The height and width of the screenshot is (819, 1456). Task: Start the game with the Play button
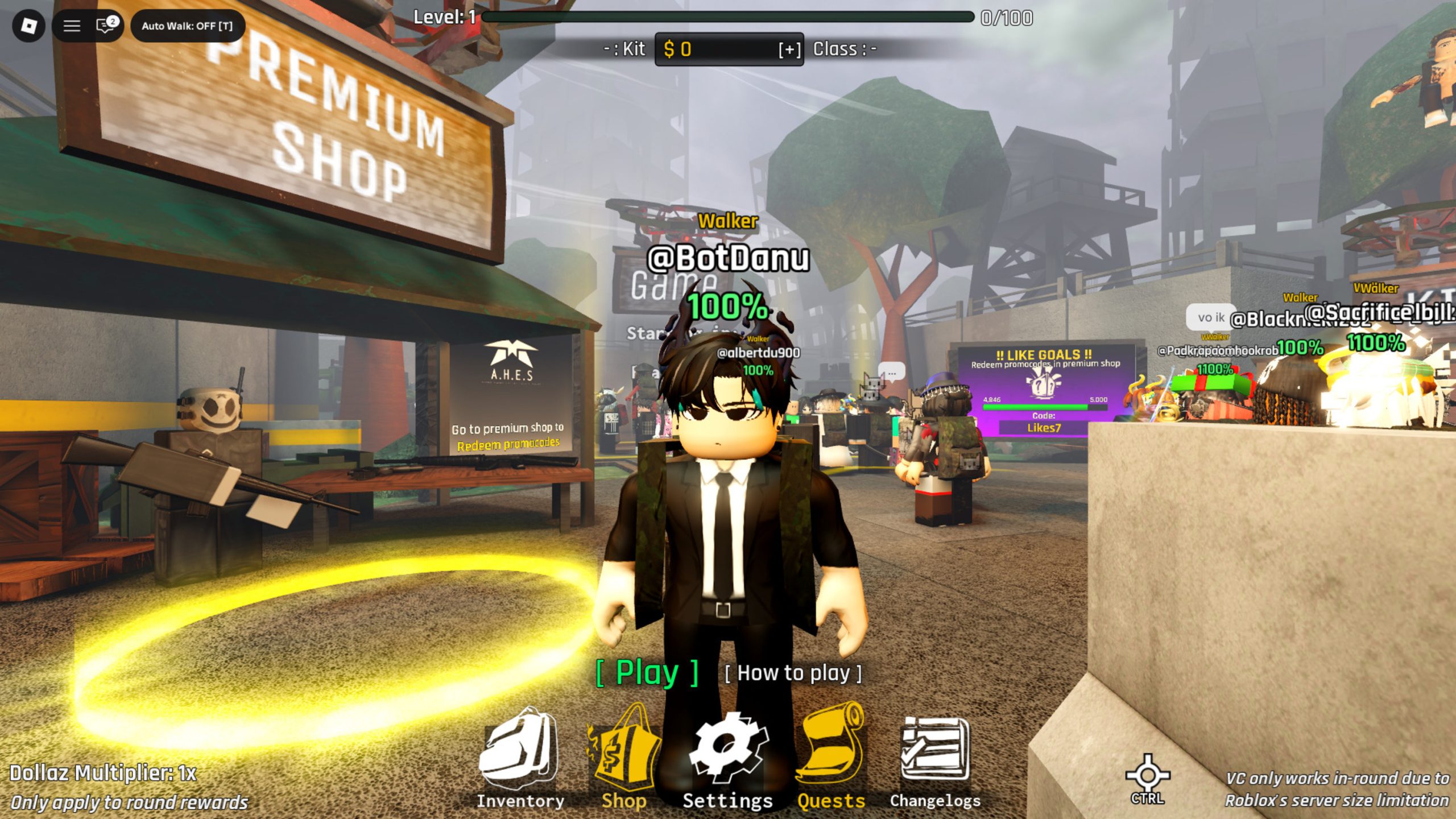(x=647, y=673)
